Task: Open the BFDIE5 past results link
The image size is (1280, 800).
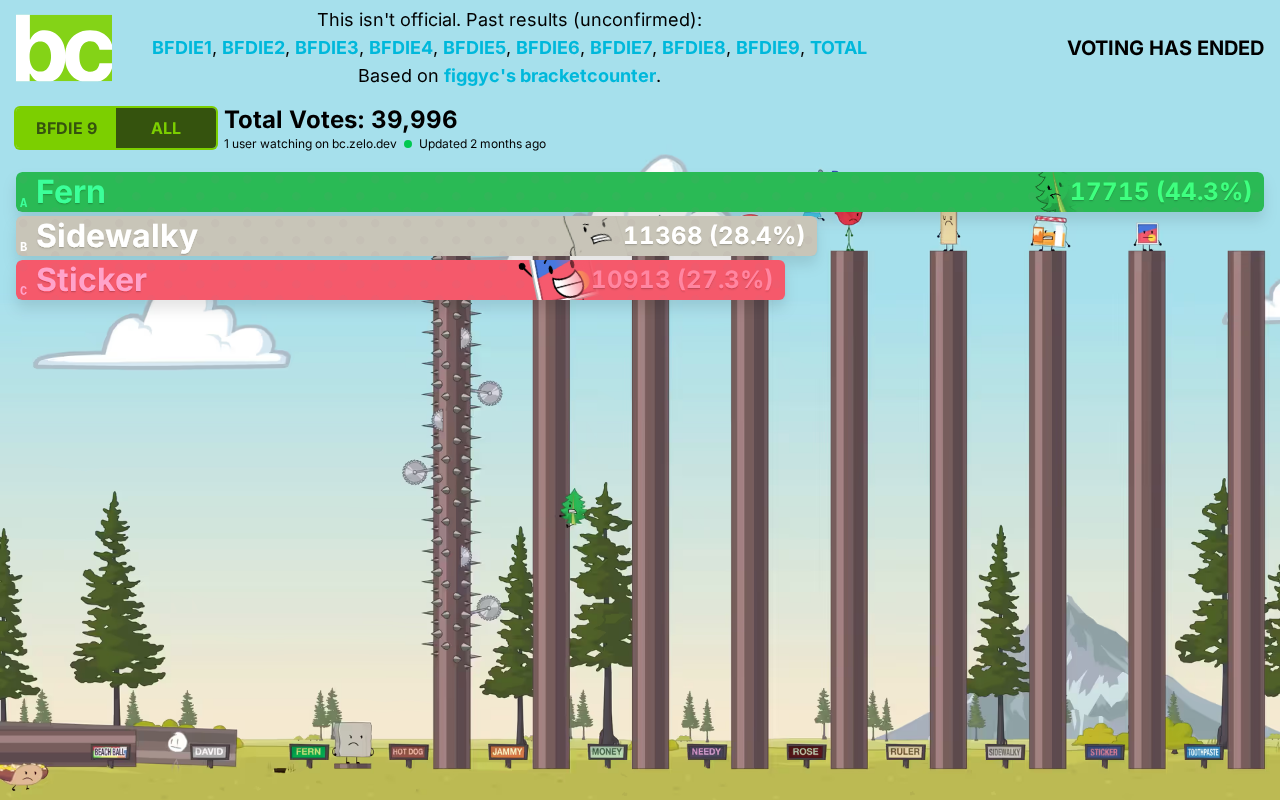Action: pos(474,48)
